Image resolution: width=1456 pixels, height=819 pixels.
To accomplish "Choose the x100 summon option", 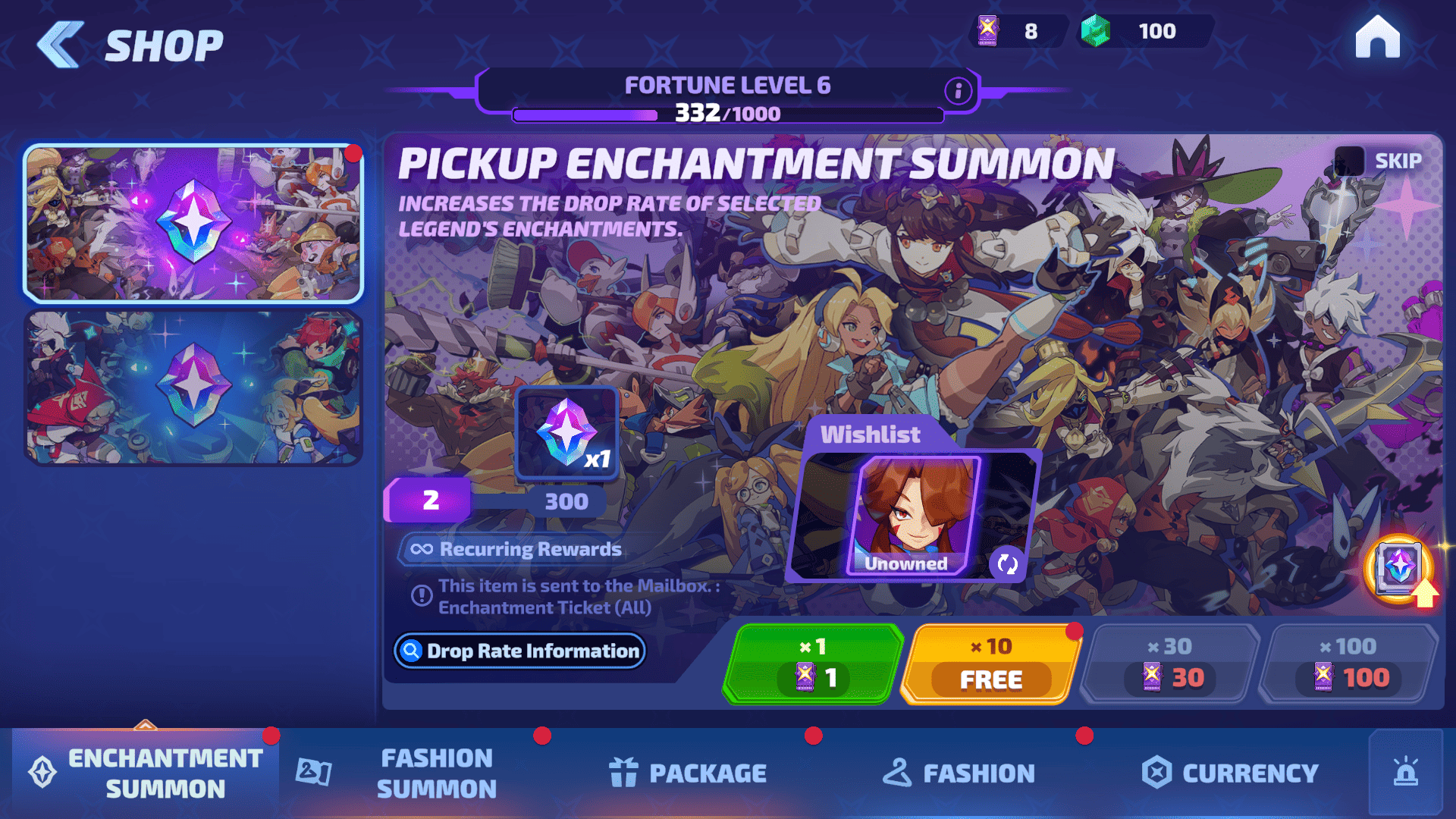I will click(x=1348, y=664).
